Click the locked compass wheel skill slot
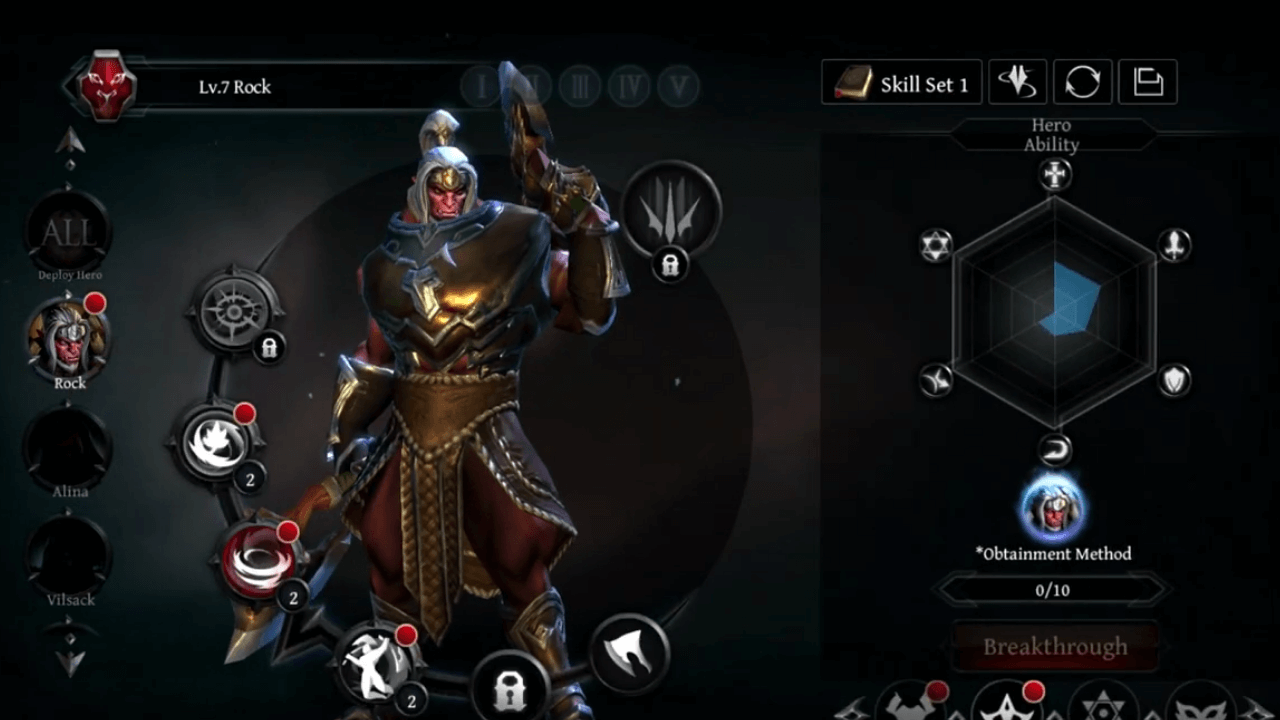The height and width of the screenshot is (720, 1280). tap(235, 311)
